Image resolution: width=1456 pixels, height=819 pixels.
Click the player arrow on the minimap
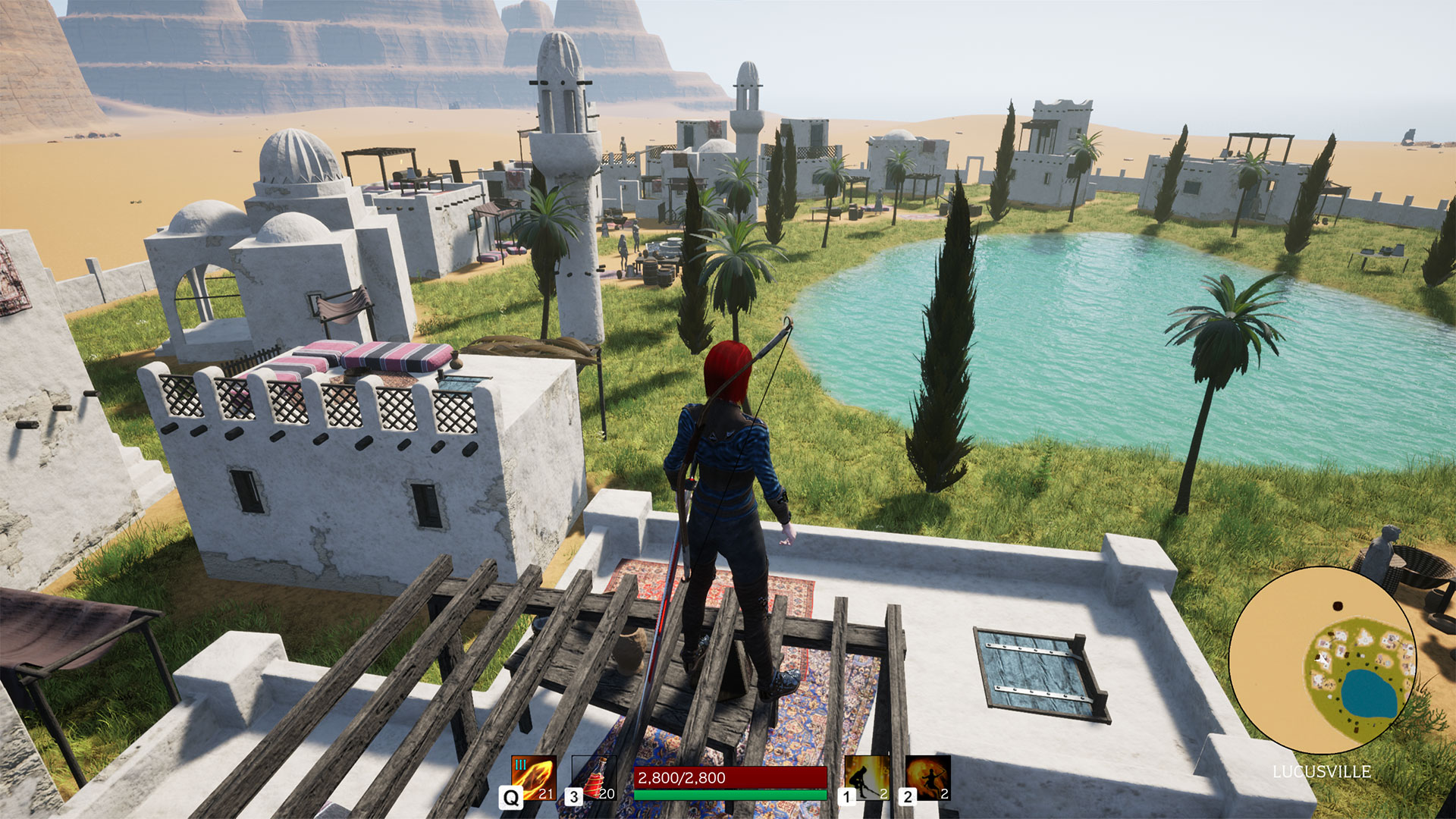pyautogui.click(x=1321, y=657)
